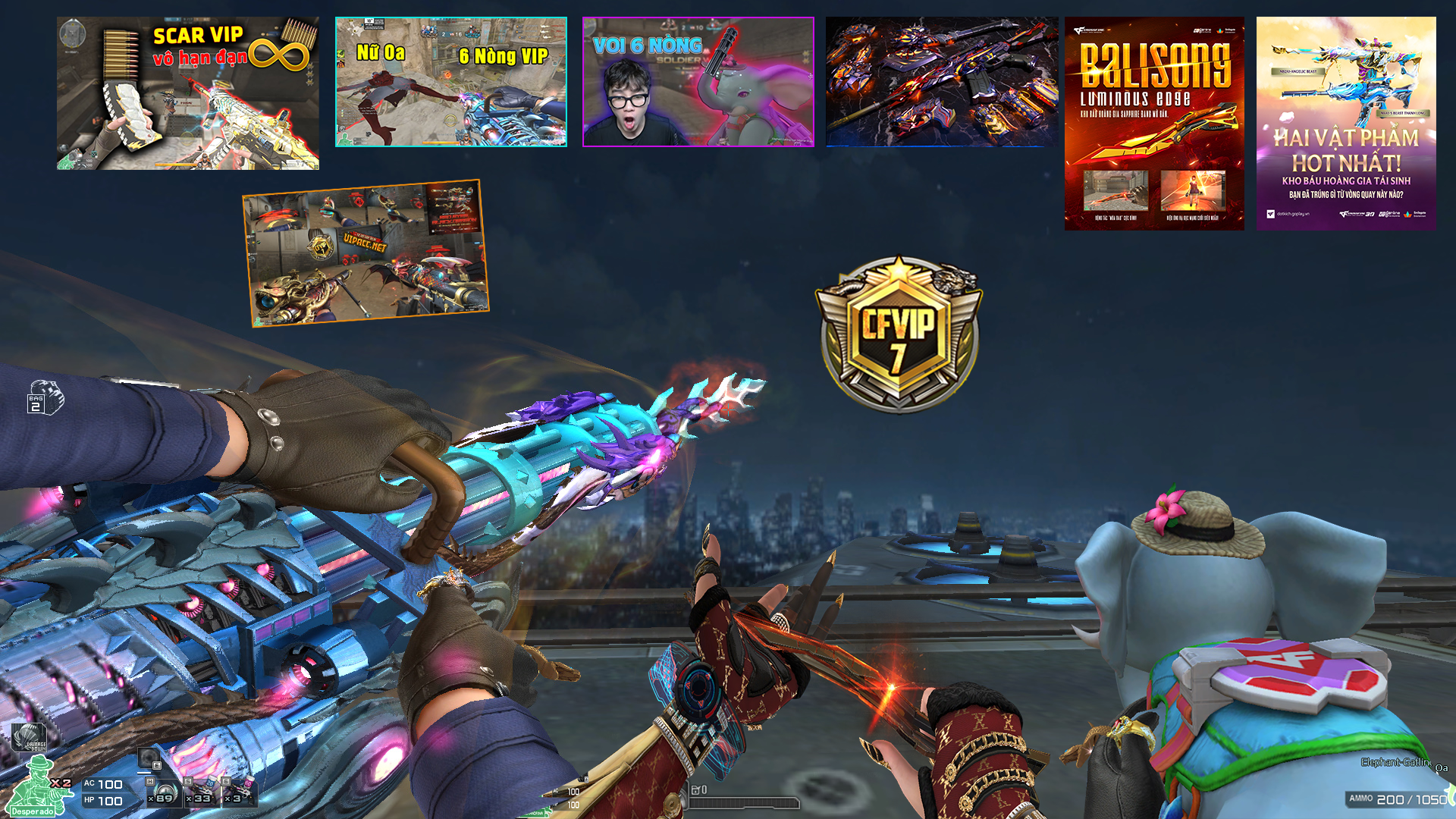
Task: Open the Bag 2 backpack icon
Action: (45, 397)
